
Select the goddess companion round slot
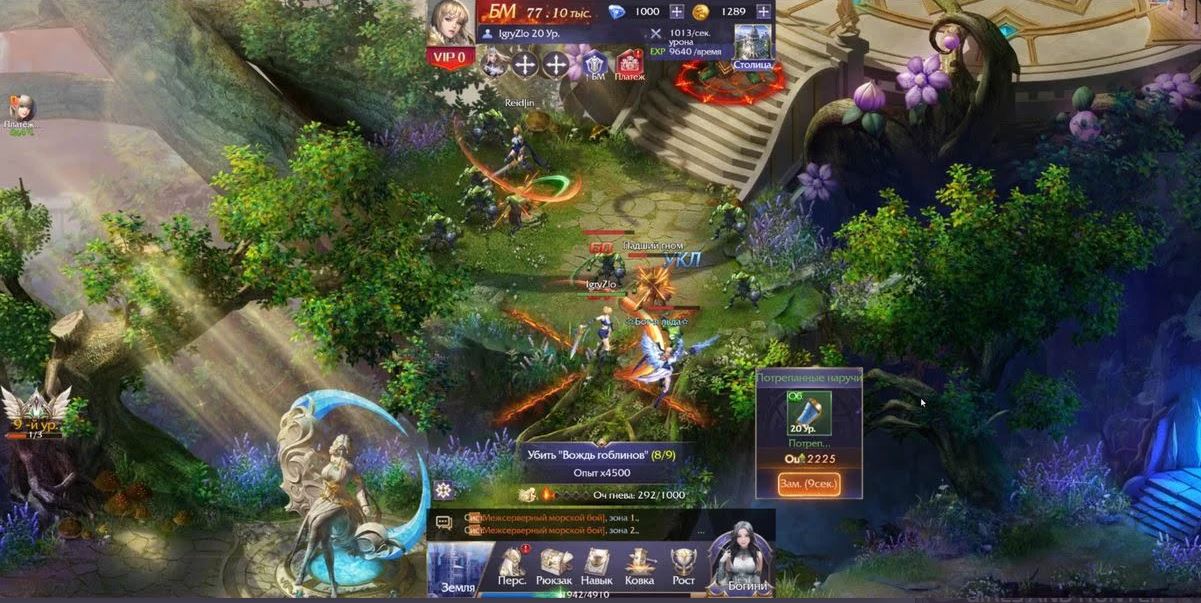(x=492, y=65)
